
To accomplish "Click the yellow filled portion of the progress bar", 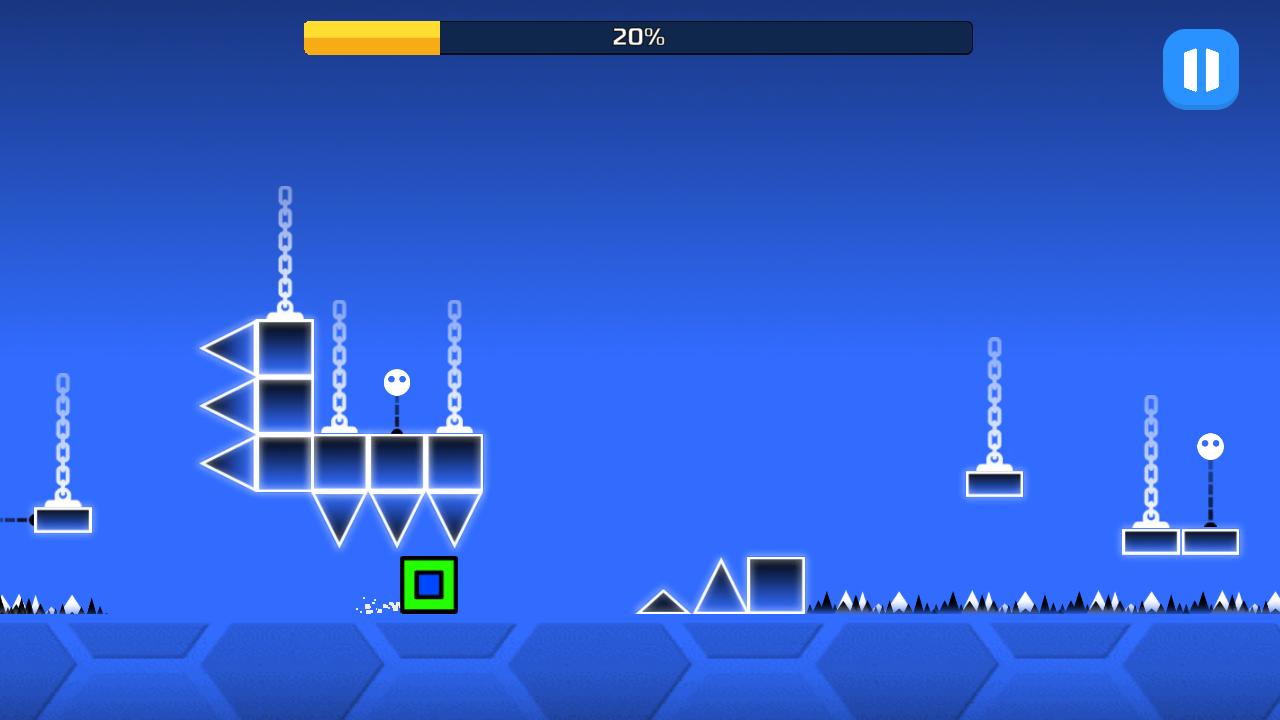I will pyautogui.click(x=370, y=37).
